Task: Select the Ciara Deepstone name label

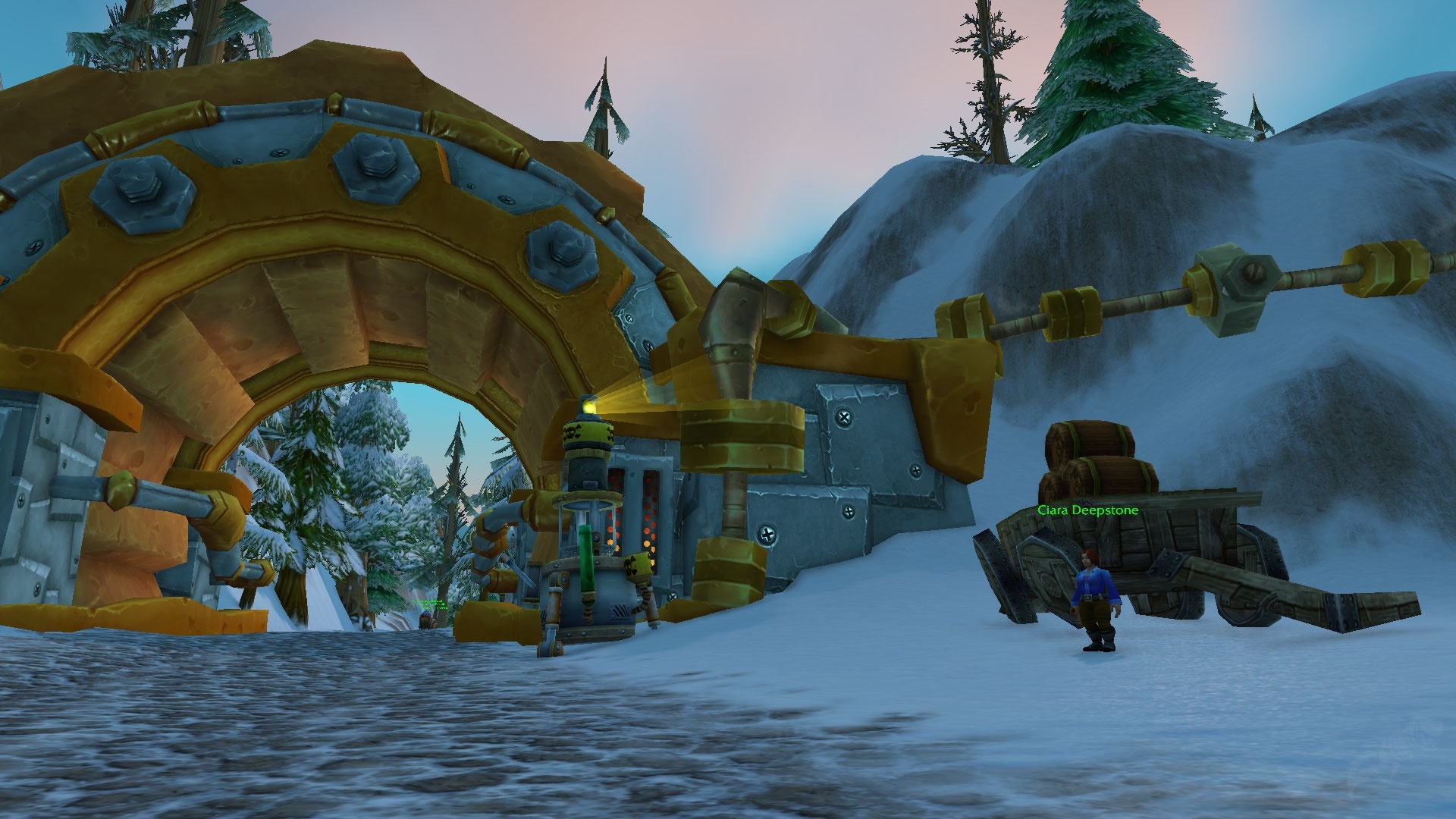Action: (1087, 510)
